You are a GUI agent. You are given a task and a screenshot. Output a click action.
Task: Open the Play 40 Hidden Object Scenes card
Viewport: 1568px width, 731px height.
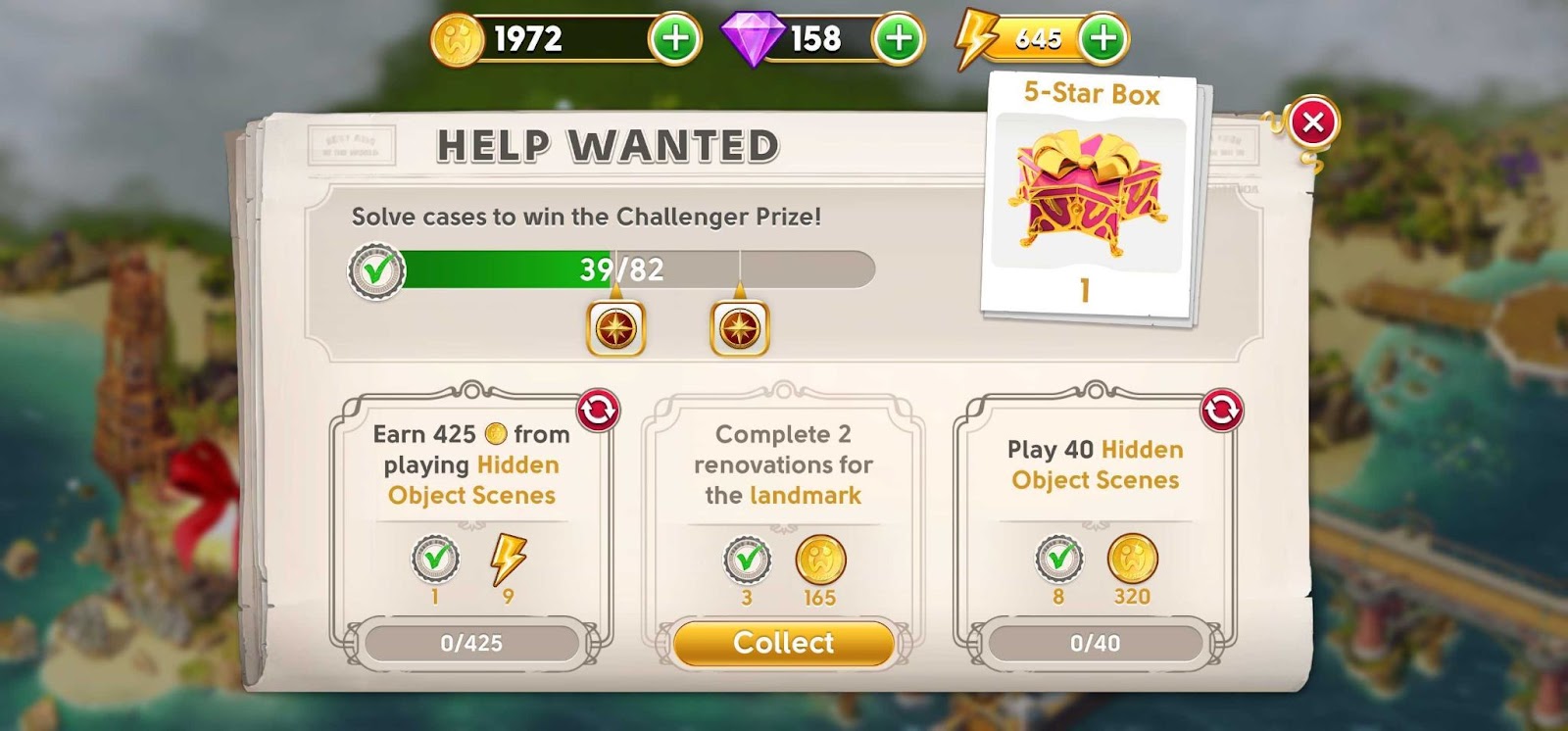[1095, 510]
